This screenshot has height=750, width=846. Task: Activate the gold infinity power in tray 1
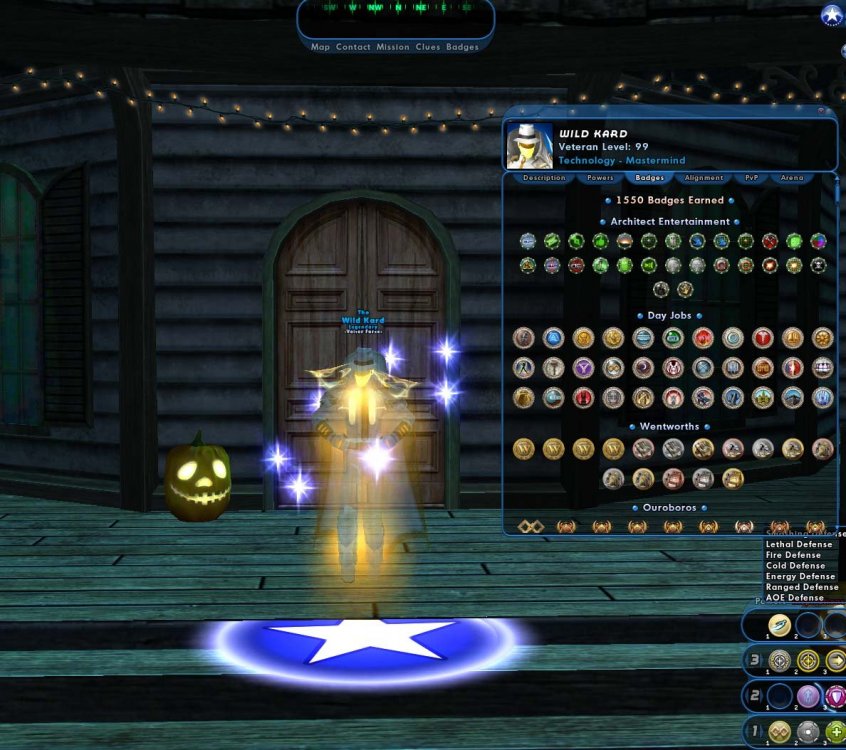tap(779, 732)
